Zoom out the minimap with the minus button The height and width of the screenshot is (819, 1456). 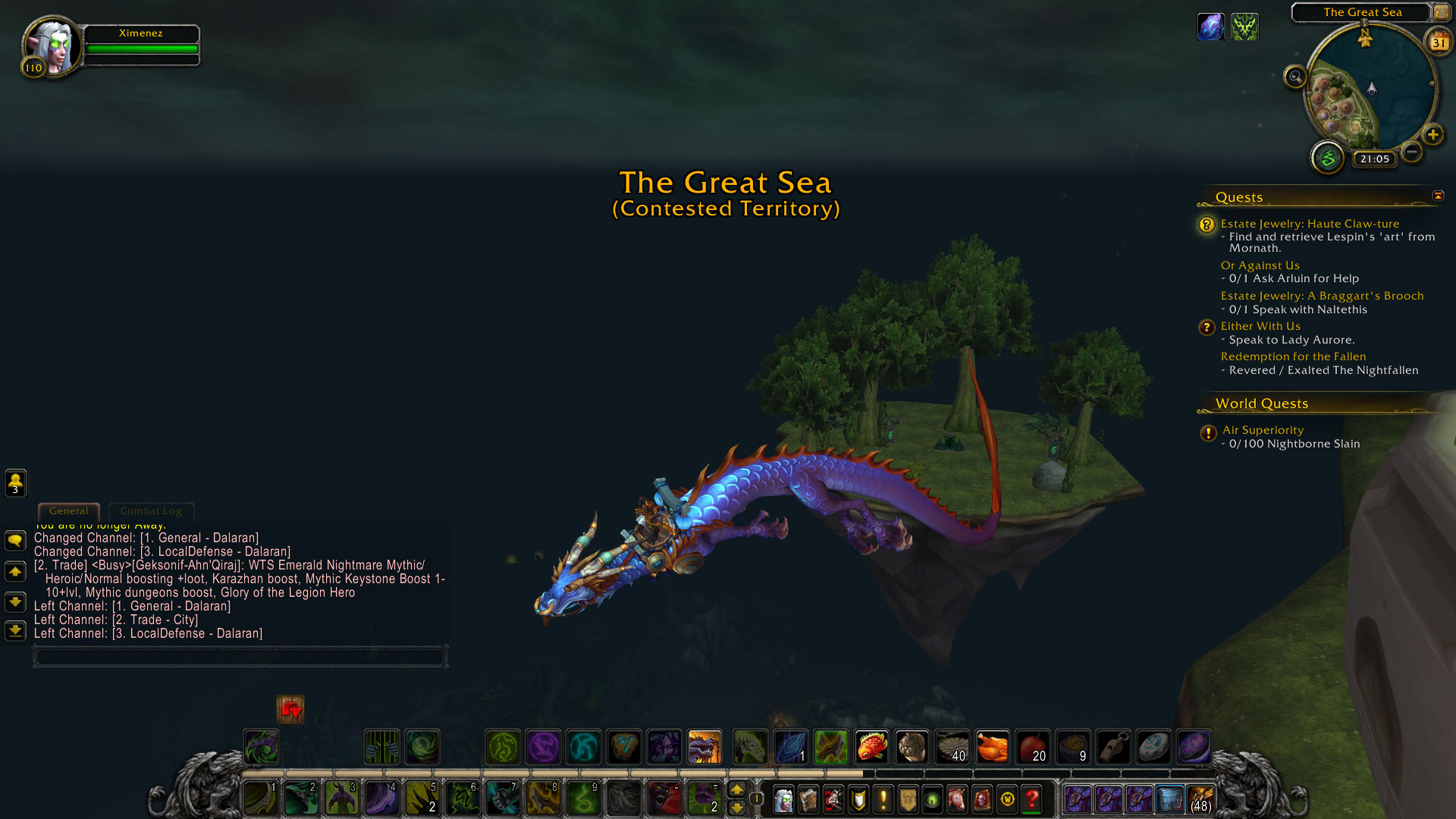(1411, 152)
